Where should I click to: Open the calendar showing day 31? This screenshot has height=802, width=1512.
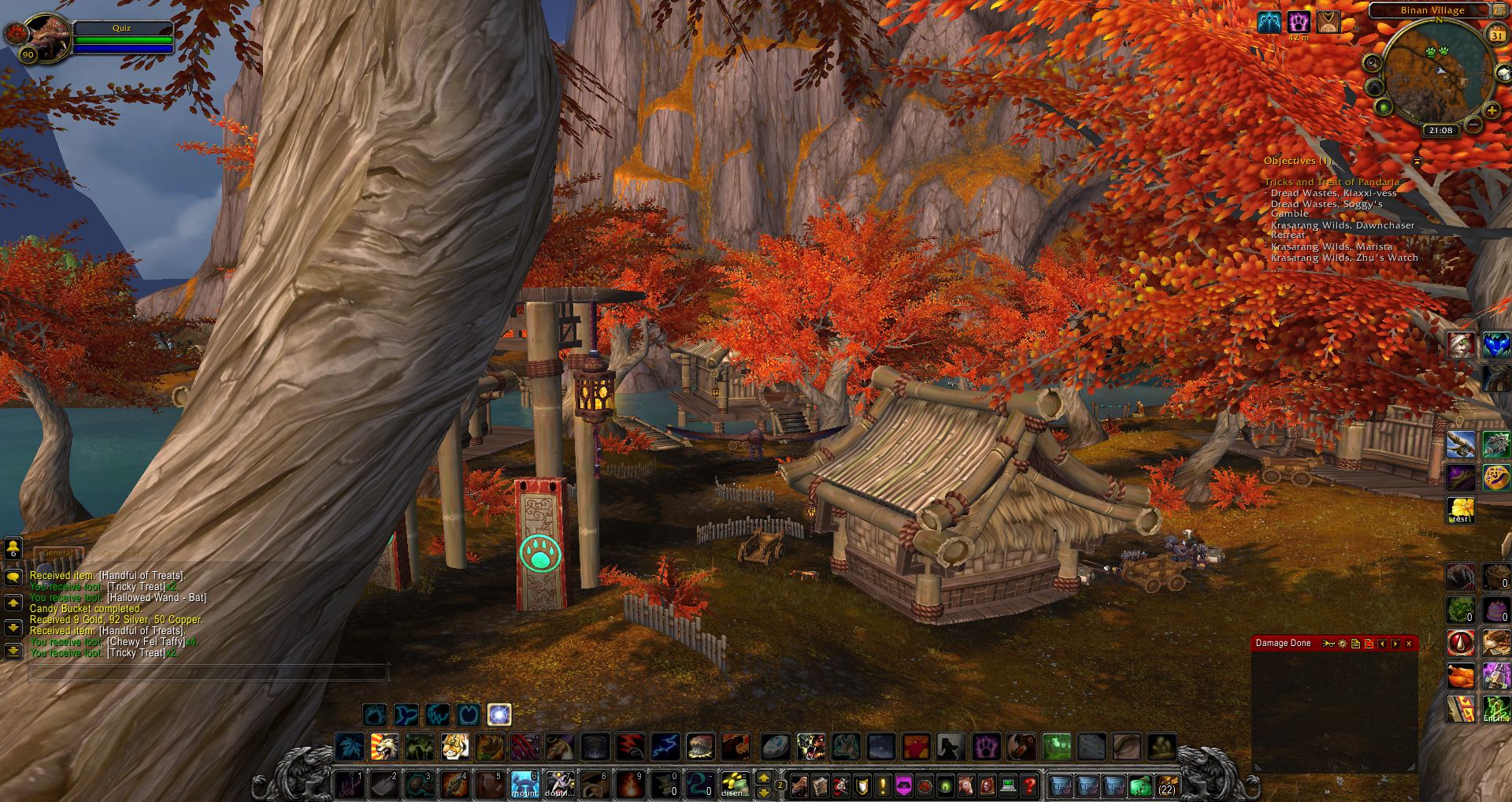pyautogui.click(x=1496, y=35)
